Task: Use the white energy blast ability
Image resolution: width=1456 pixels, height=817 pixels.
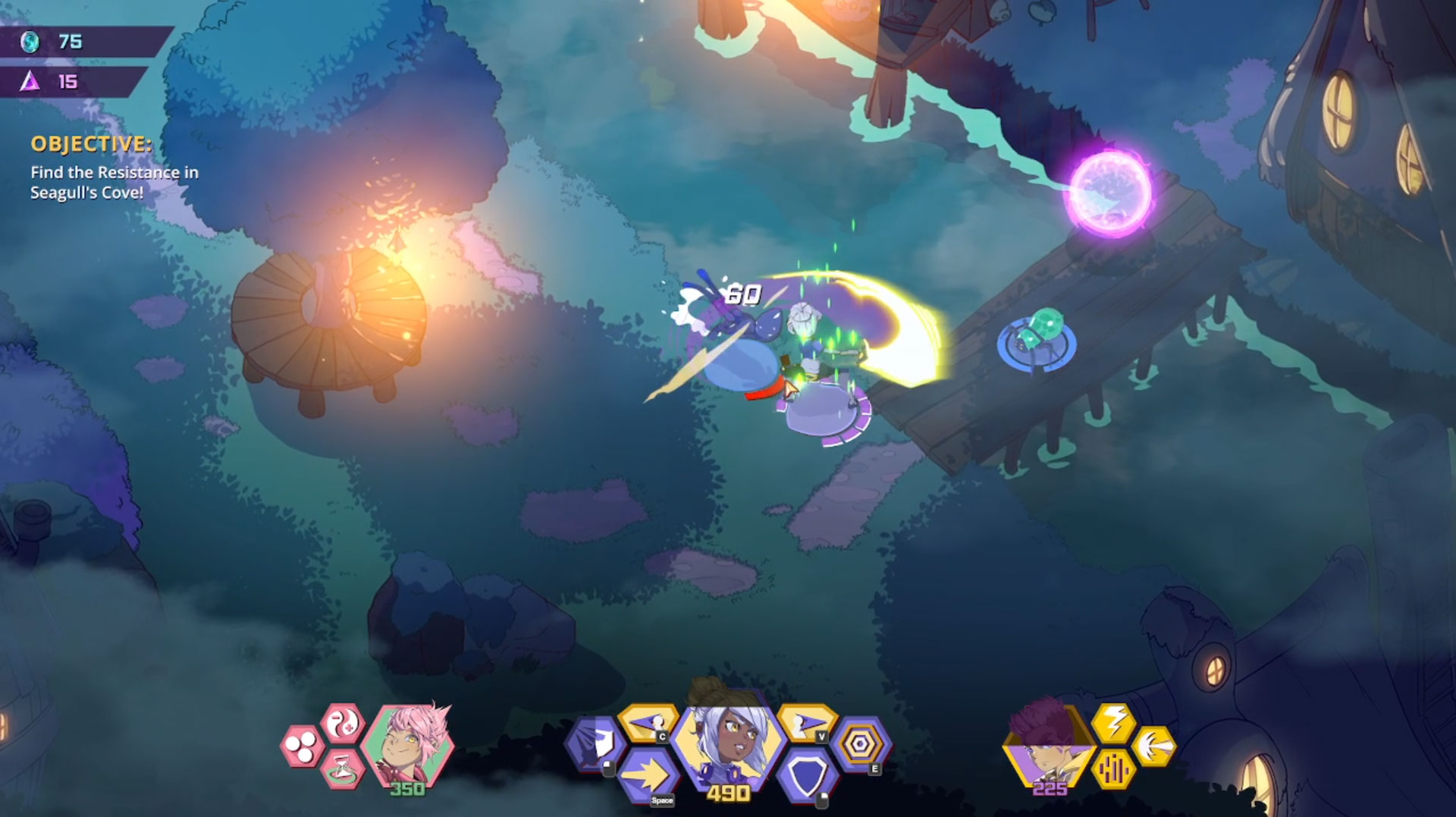Action: (x=1153, y=746)
